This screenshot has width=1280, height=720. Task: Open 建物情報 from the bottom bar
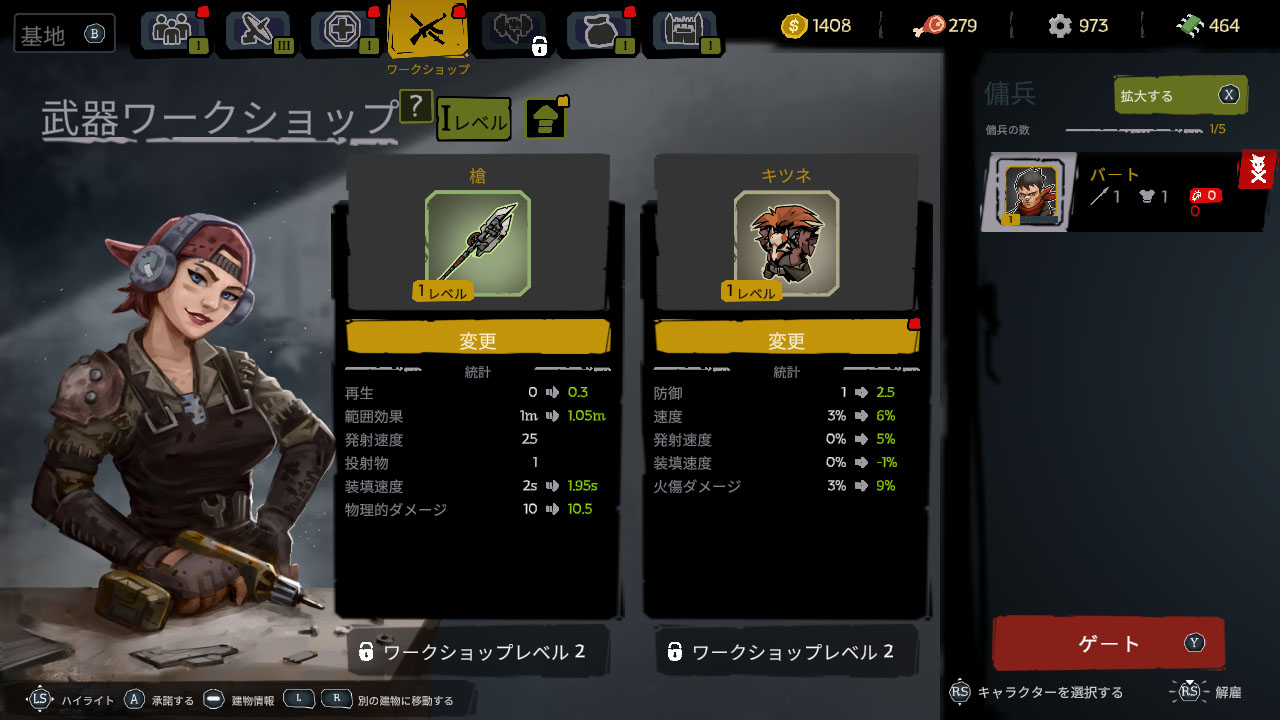tap(251, 700)
